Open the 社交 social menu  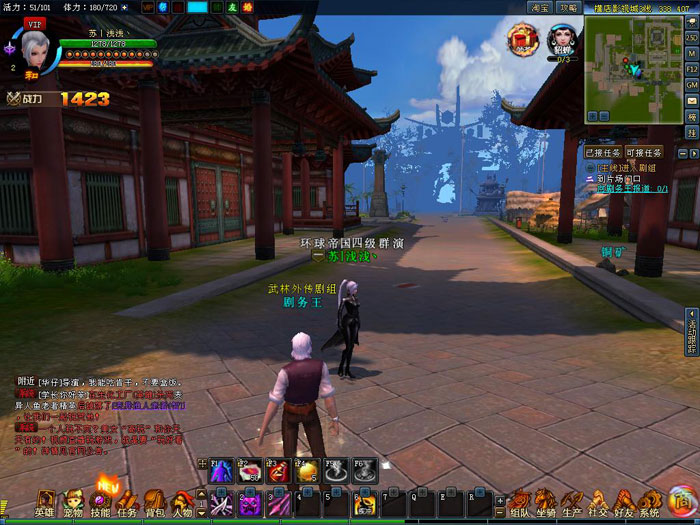click(597, 501)
